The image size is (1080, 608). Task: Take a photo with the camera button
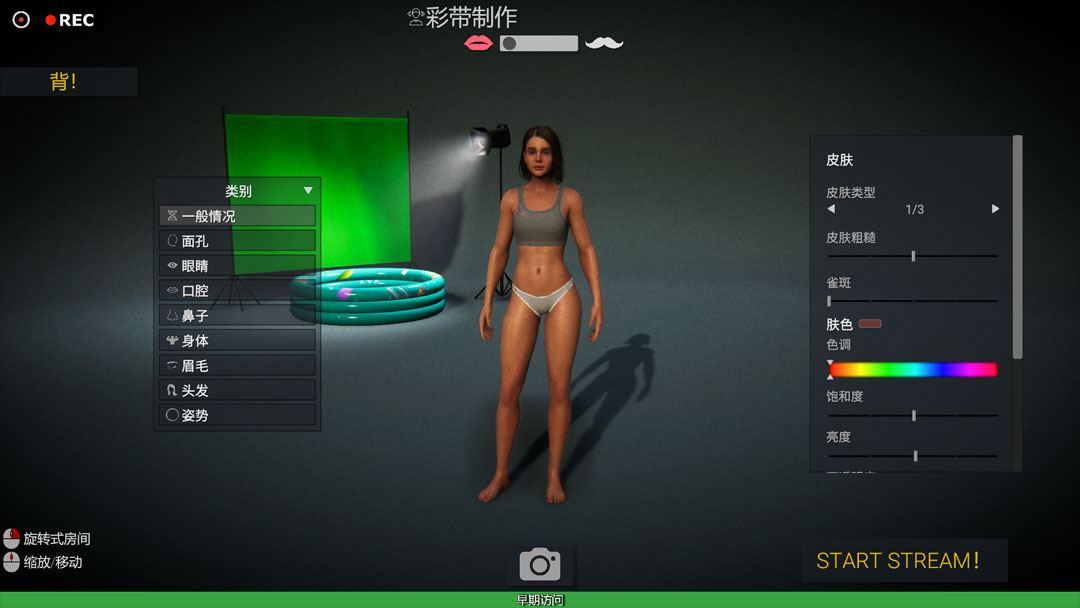(x=540, y=565)
